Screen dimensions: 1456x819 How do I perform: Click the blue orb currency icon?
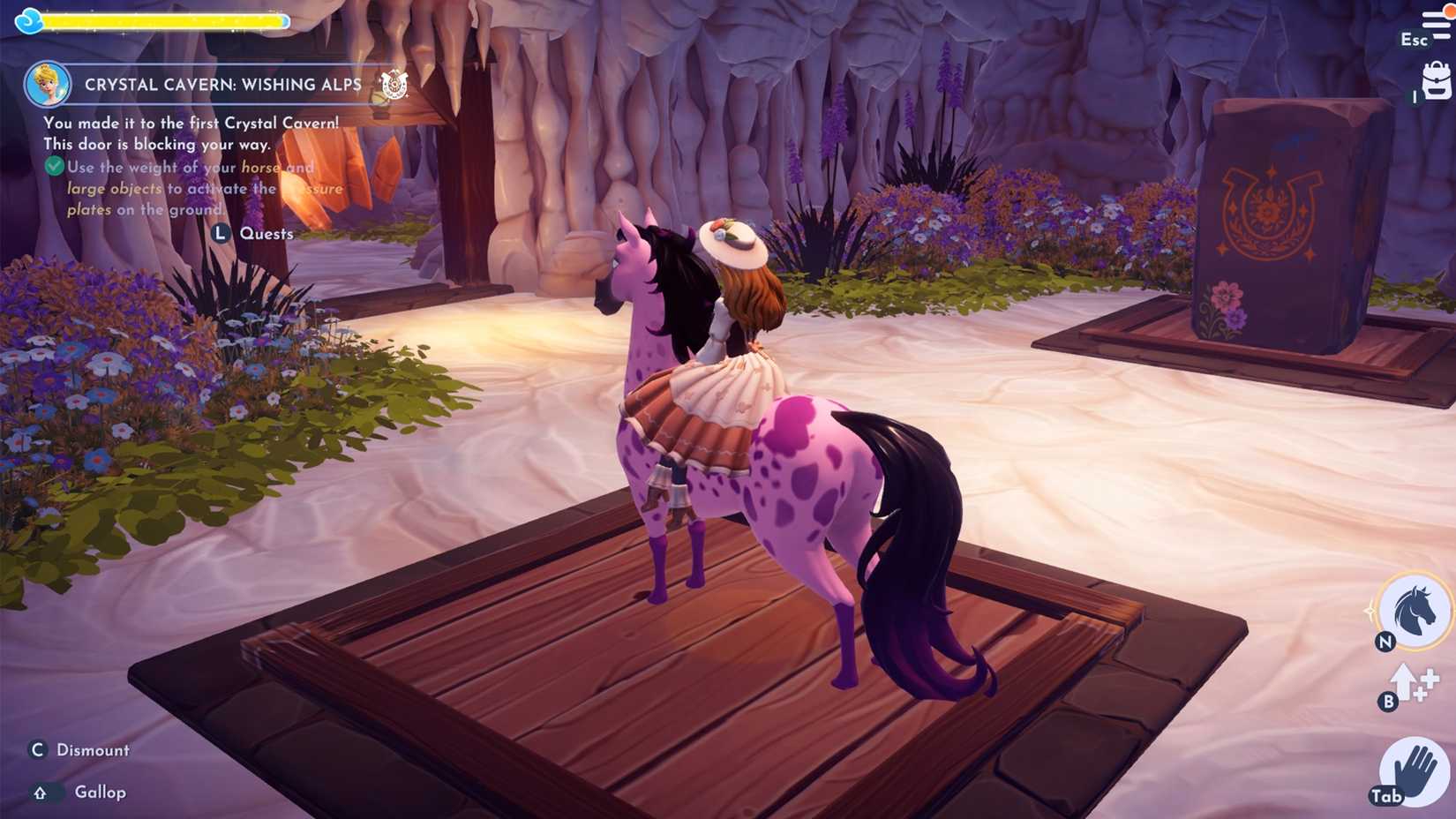click(x=29, y=19)
